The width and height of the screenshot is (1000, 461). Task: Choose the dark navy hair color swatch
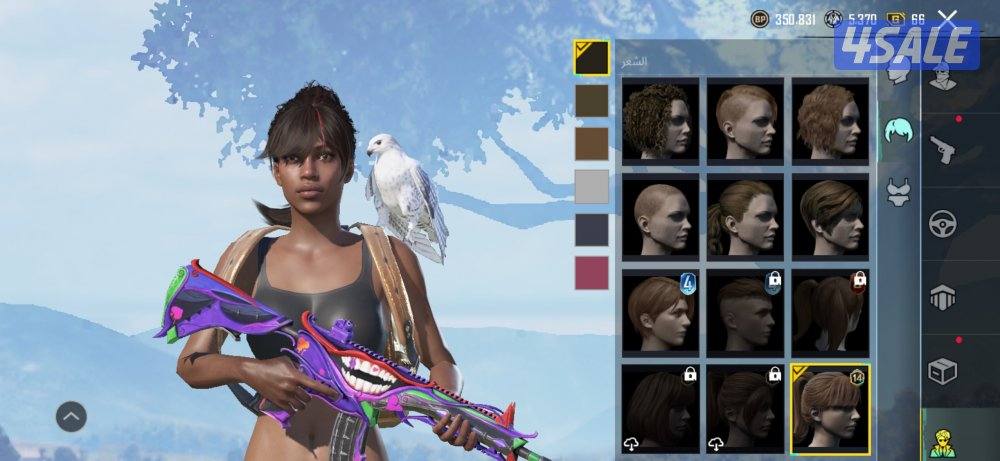click(x=591, y=230)
